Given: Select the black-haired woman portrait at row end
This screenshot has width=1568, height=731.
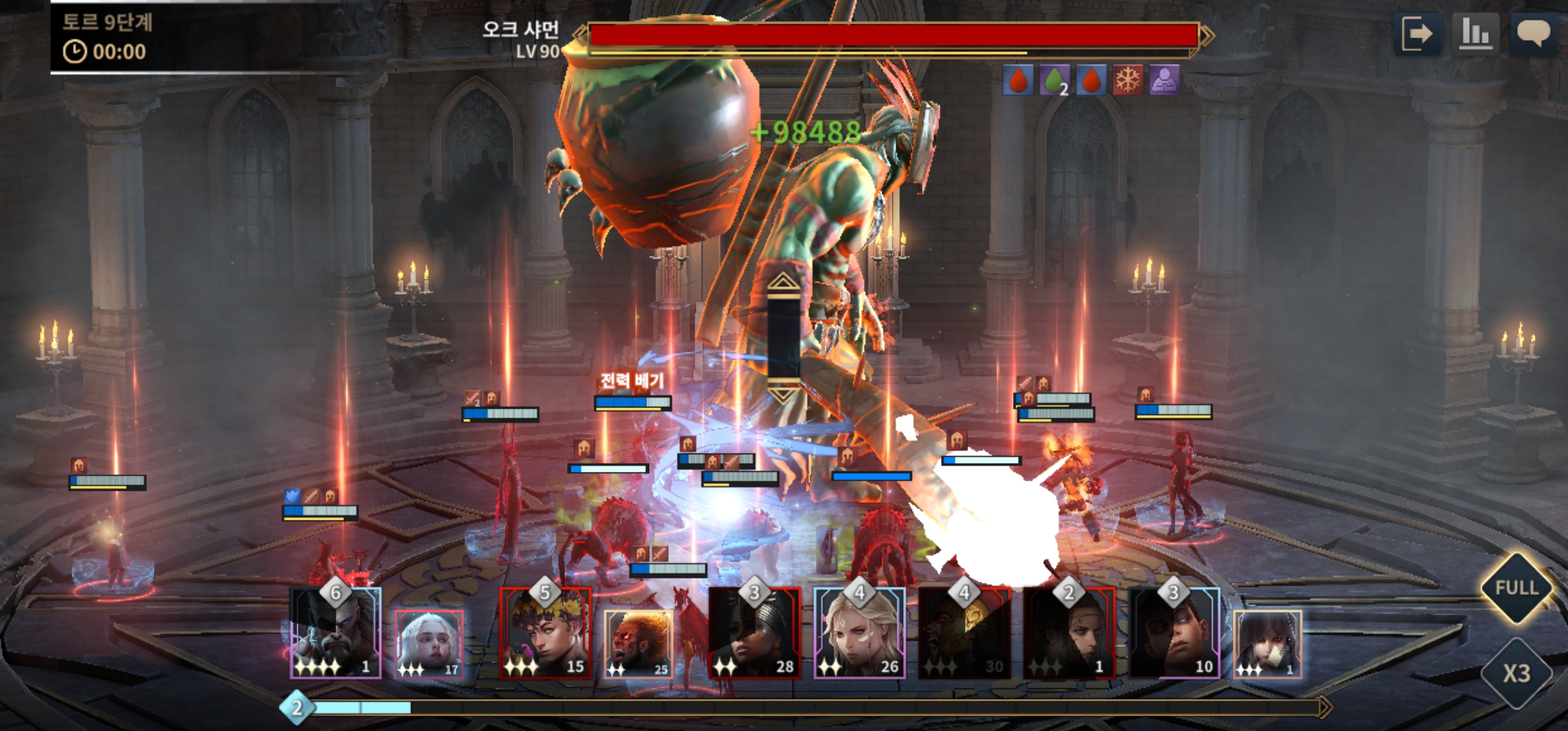Looking at the screenshot, I should [x=1267, y=644].
